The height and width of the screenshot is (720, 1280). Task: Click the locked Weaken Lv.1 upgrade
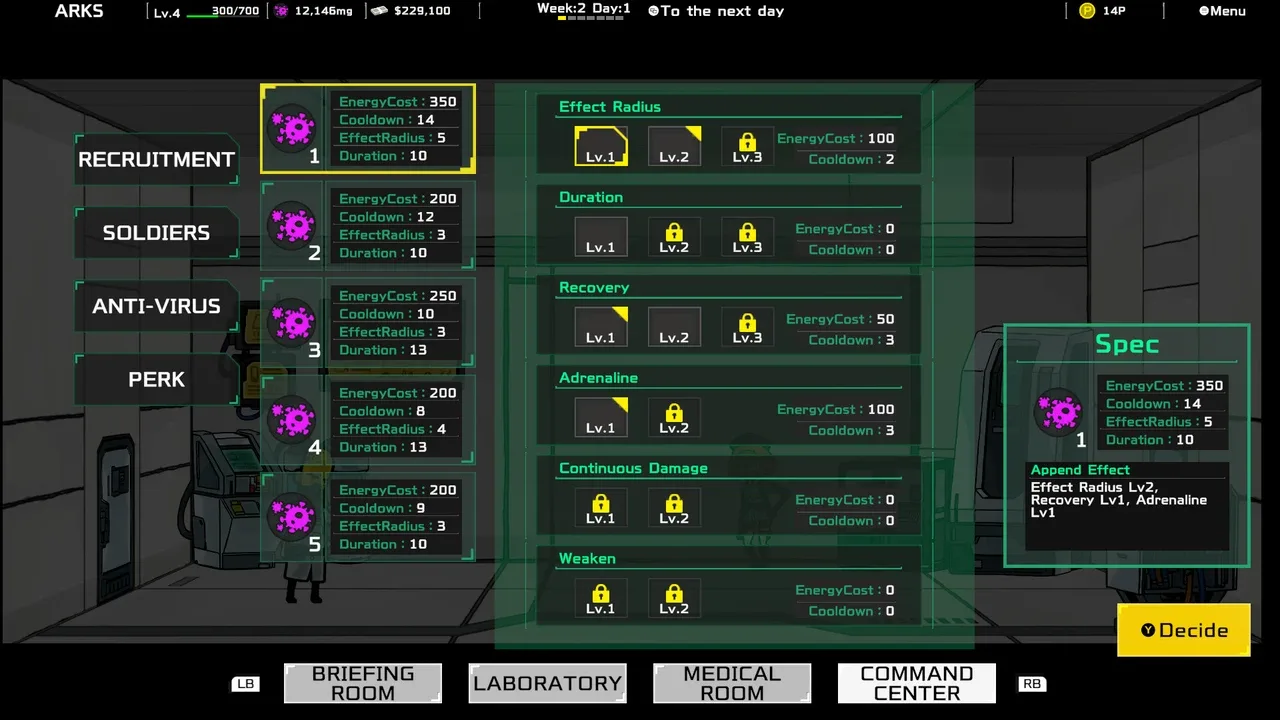[x=600, y=598]
